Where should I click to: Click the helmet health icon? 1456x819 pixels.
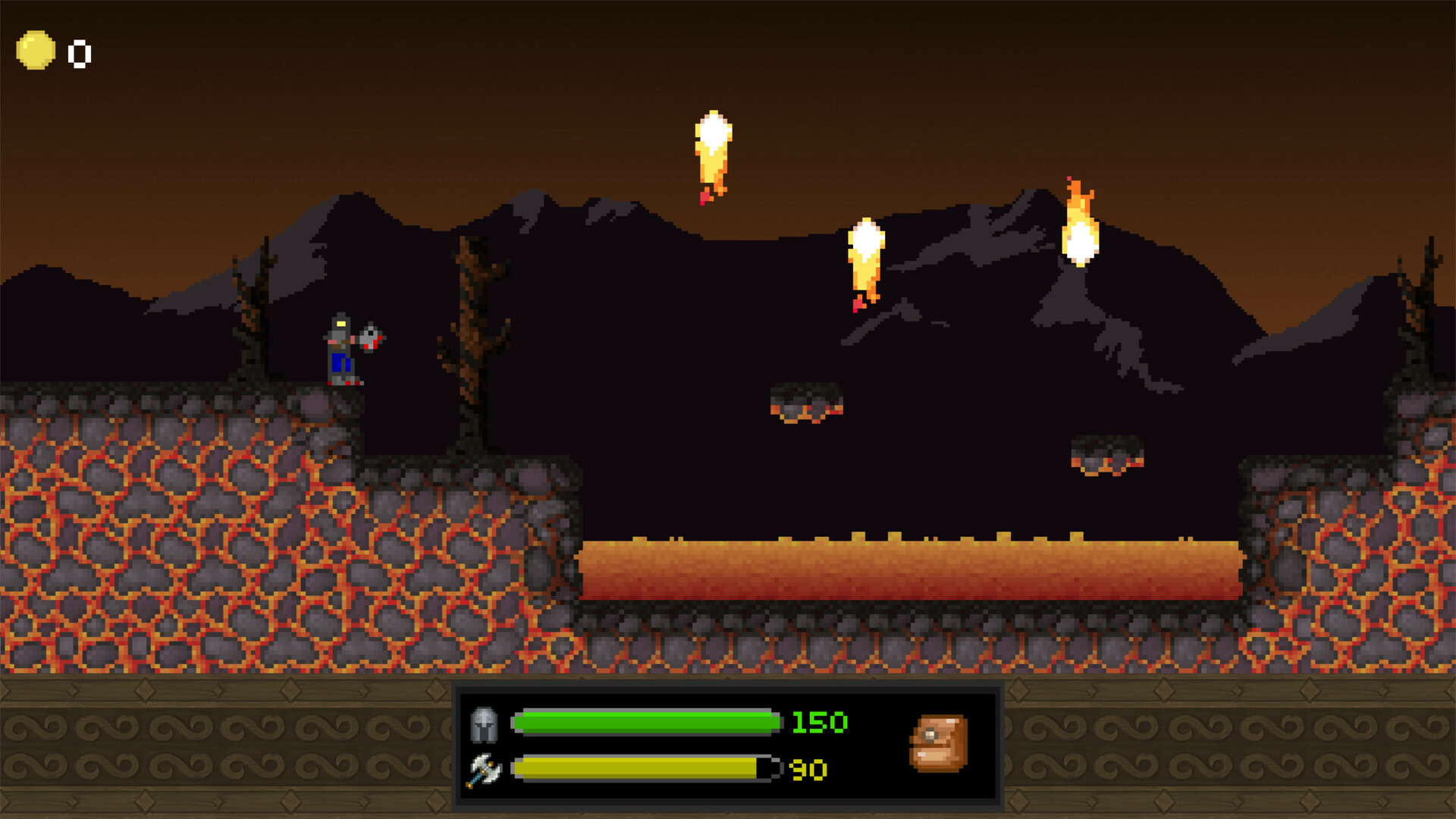pos(484,723)
